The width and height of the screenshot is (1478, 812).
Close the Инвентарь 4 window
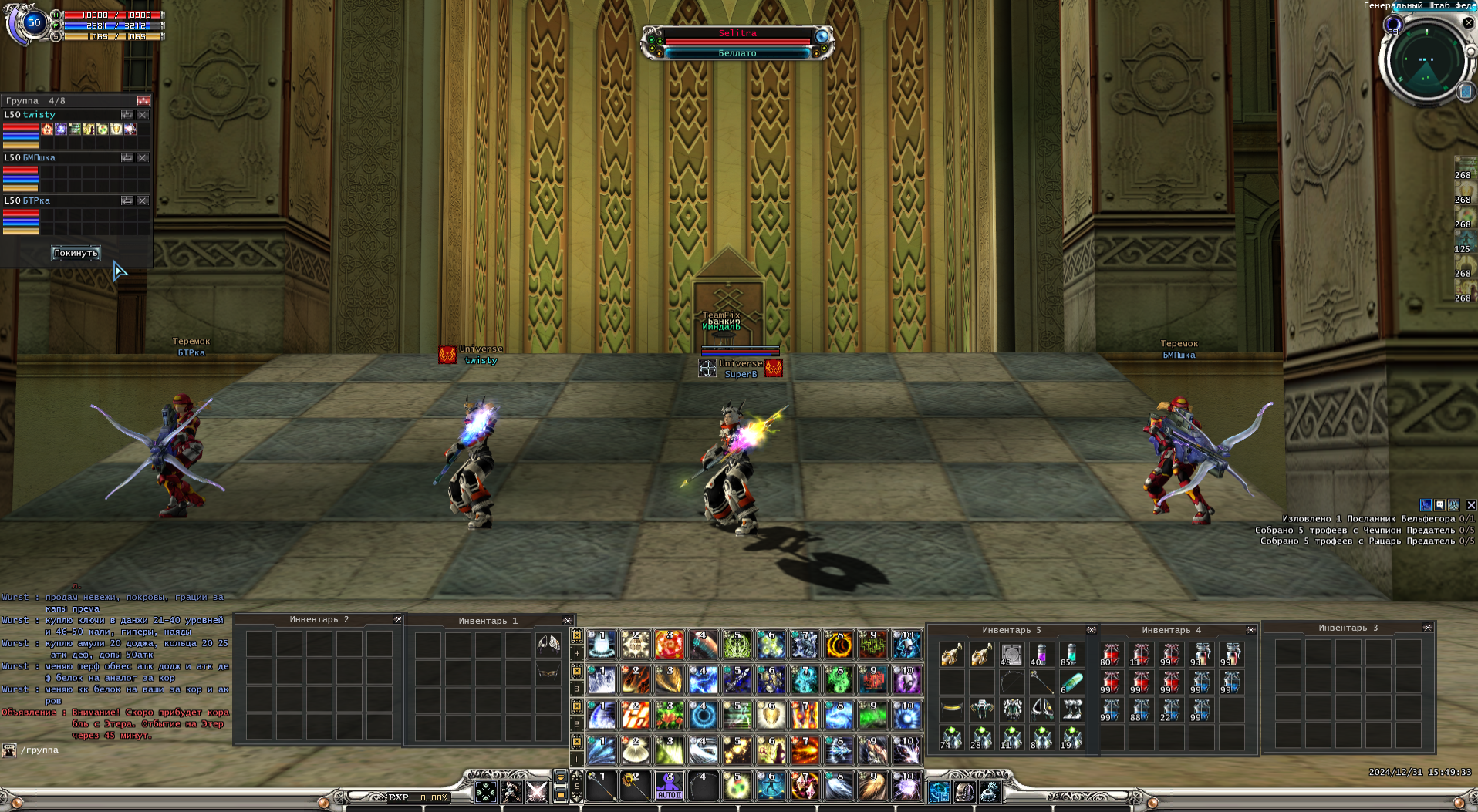[1251, 630]
